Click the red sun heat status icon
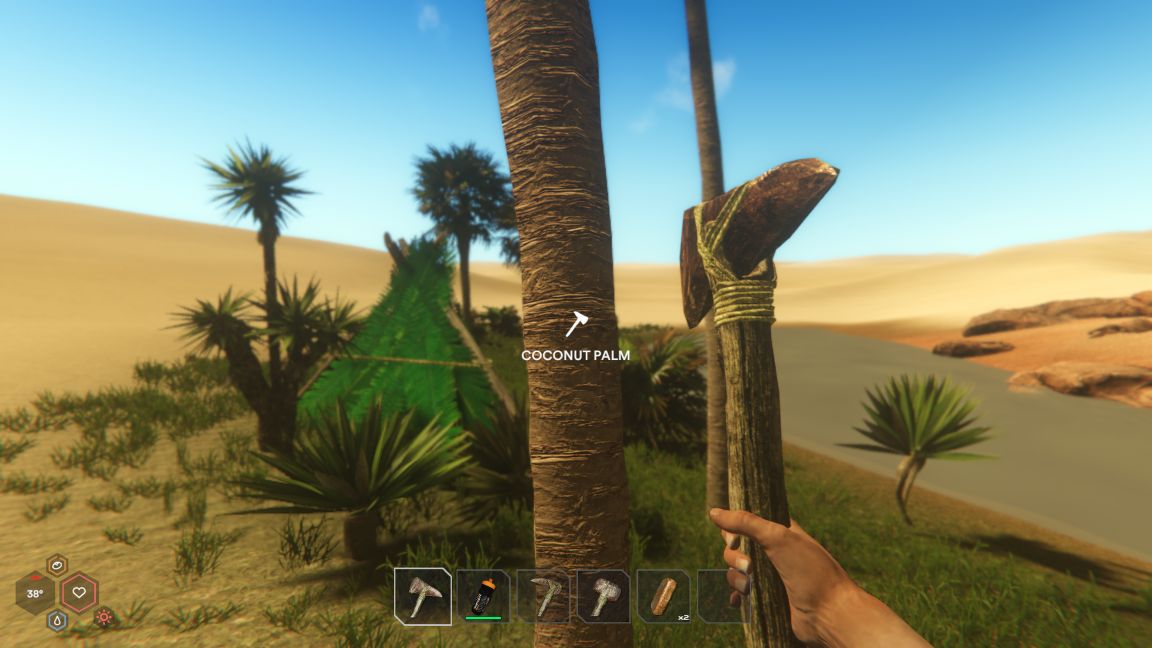Image resolution: width=1152 pixels, height=648 pixels. 104,617
